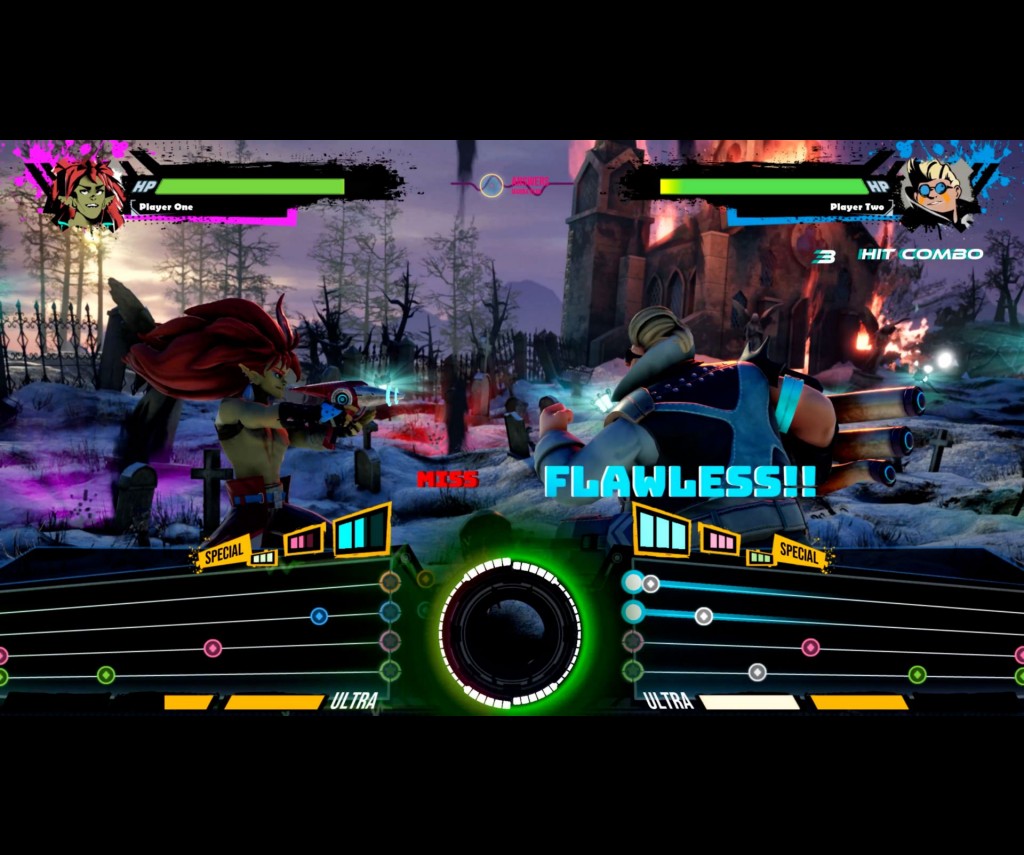Image resolution: width=1024 pixels, height=855 pixels.
Task: Activate Player Two's SPECIAL meter badge
Action: pos(798,551)
